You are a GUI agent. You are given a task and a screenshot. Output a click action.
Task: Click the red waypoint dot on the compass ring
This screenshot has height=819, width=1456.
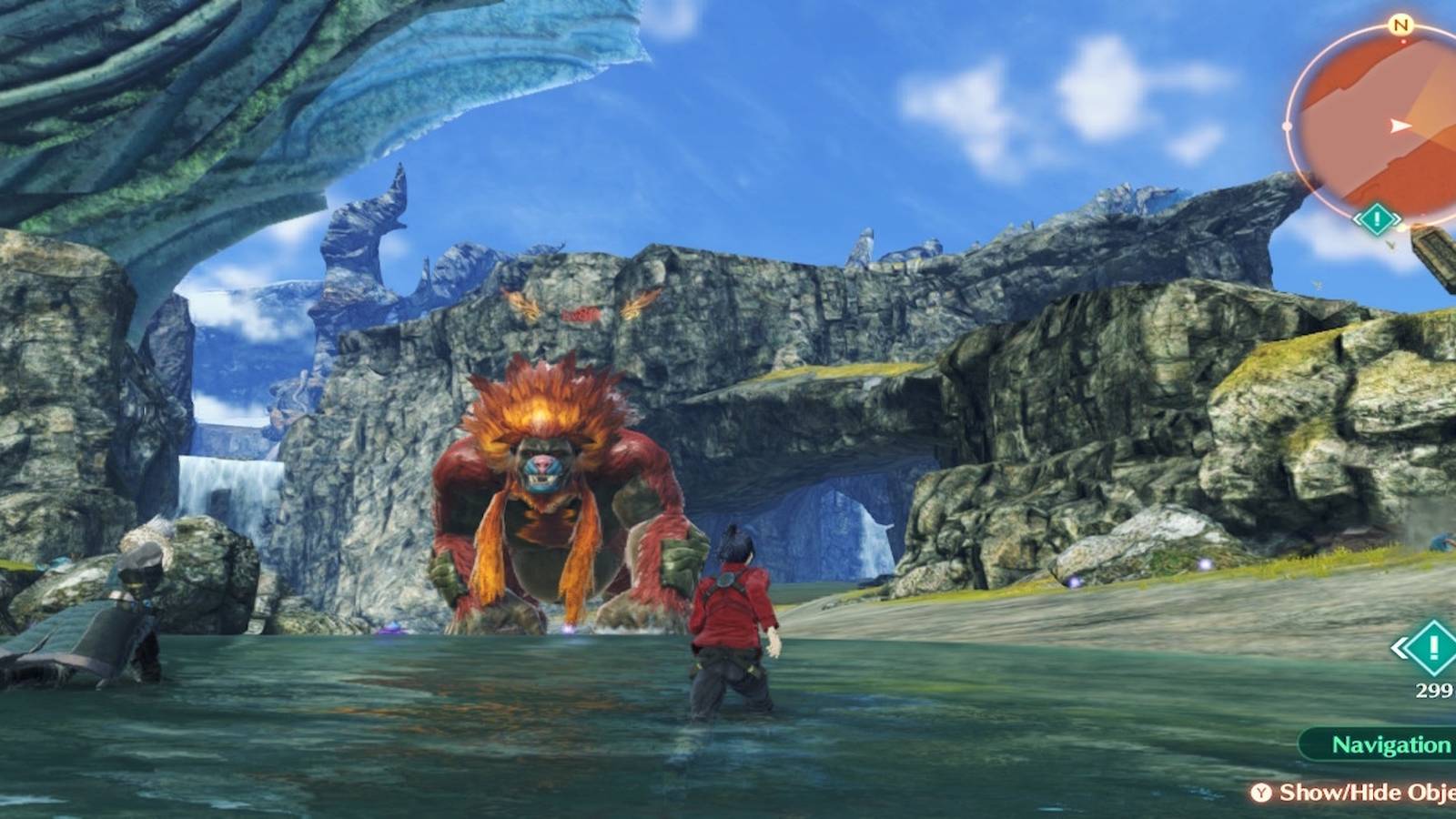point(1402,39)
